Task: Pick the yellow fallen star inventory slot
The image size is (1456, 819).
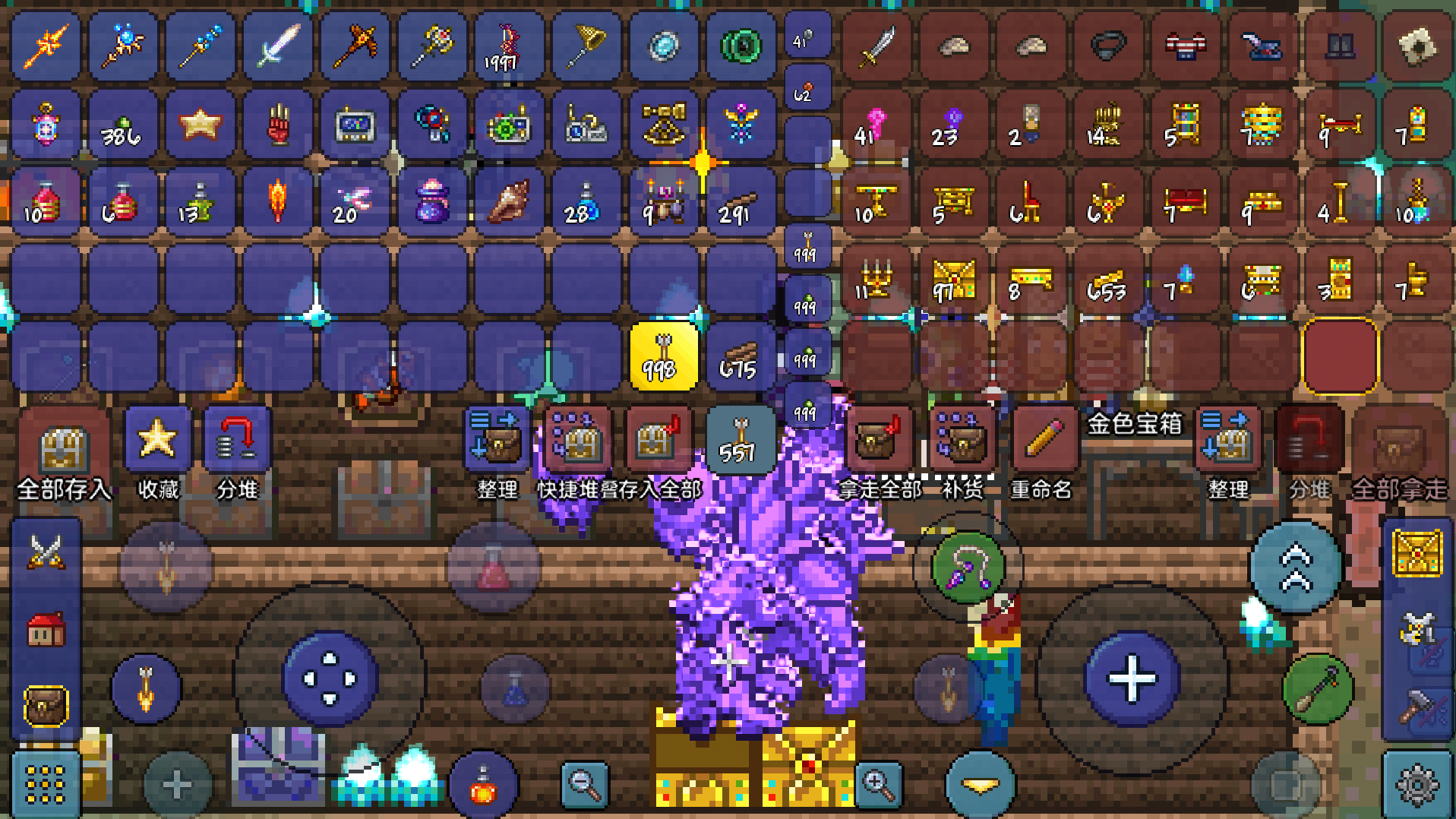Action: pos(199,125)
